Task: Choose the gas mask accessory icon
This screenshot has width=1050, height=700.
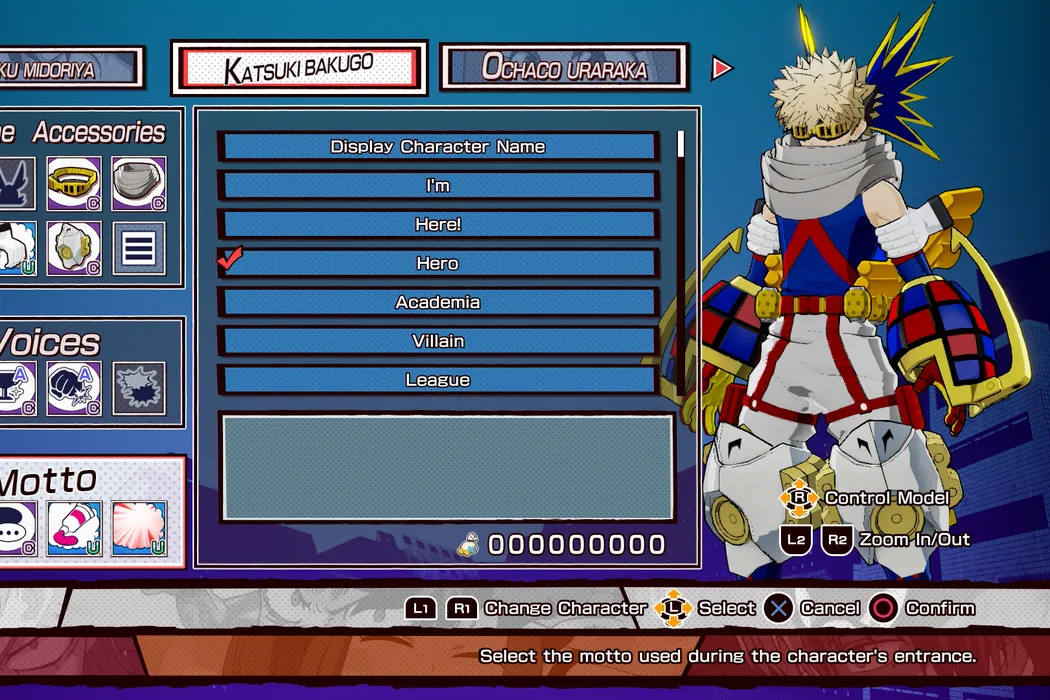Action: [x=74, y=248]
